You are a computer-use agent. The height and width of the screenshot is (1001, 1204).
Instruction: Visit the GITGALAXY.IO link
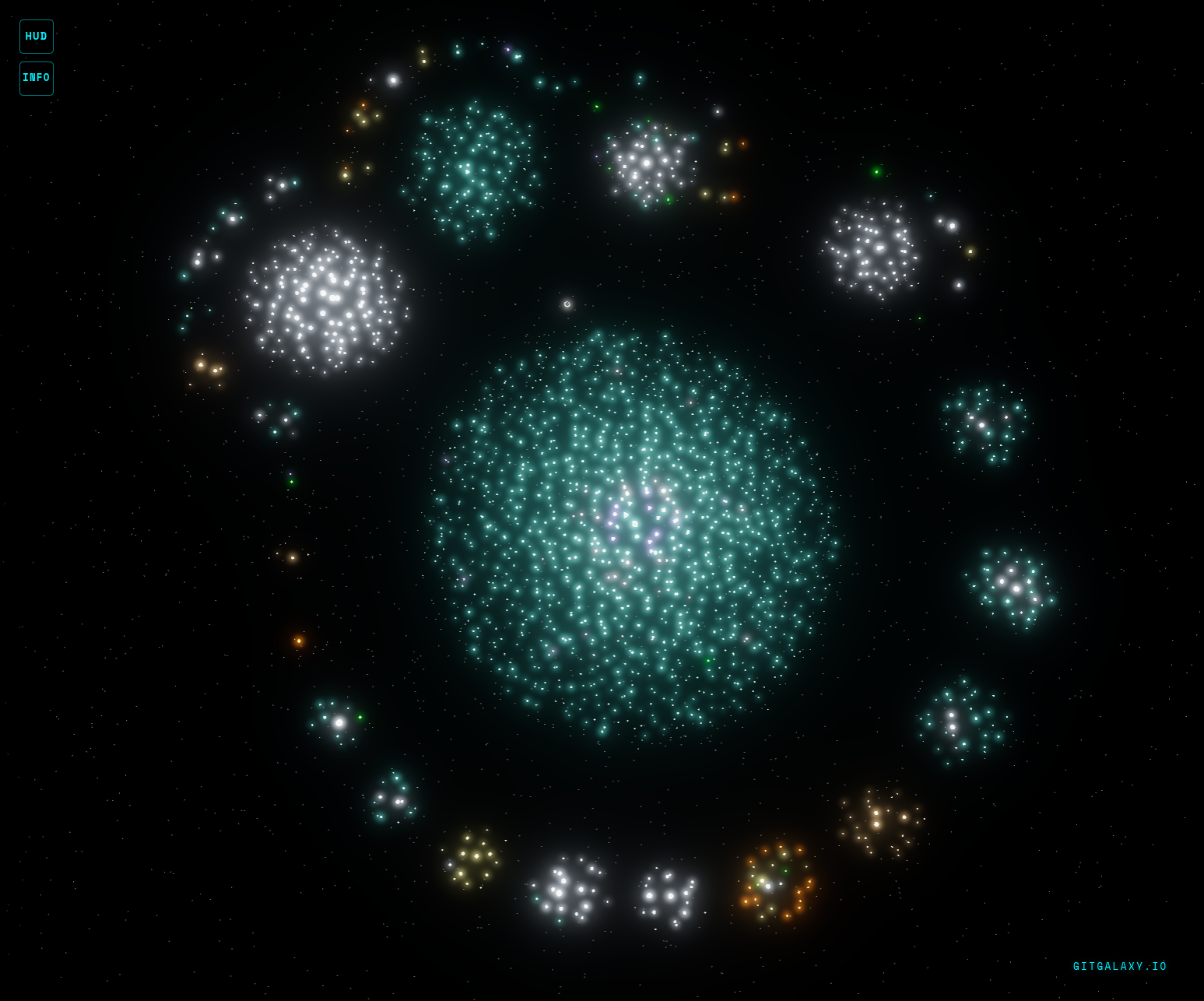[x=1120, y=967]
